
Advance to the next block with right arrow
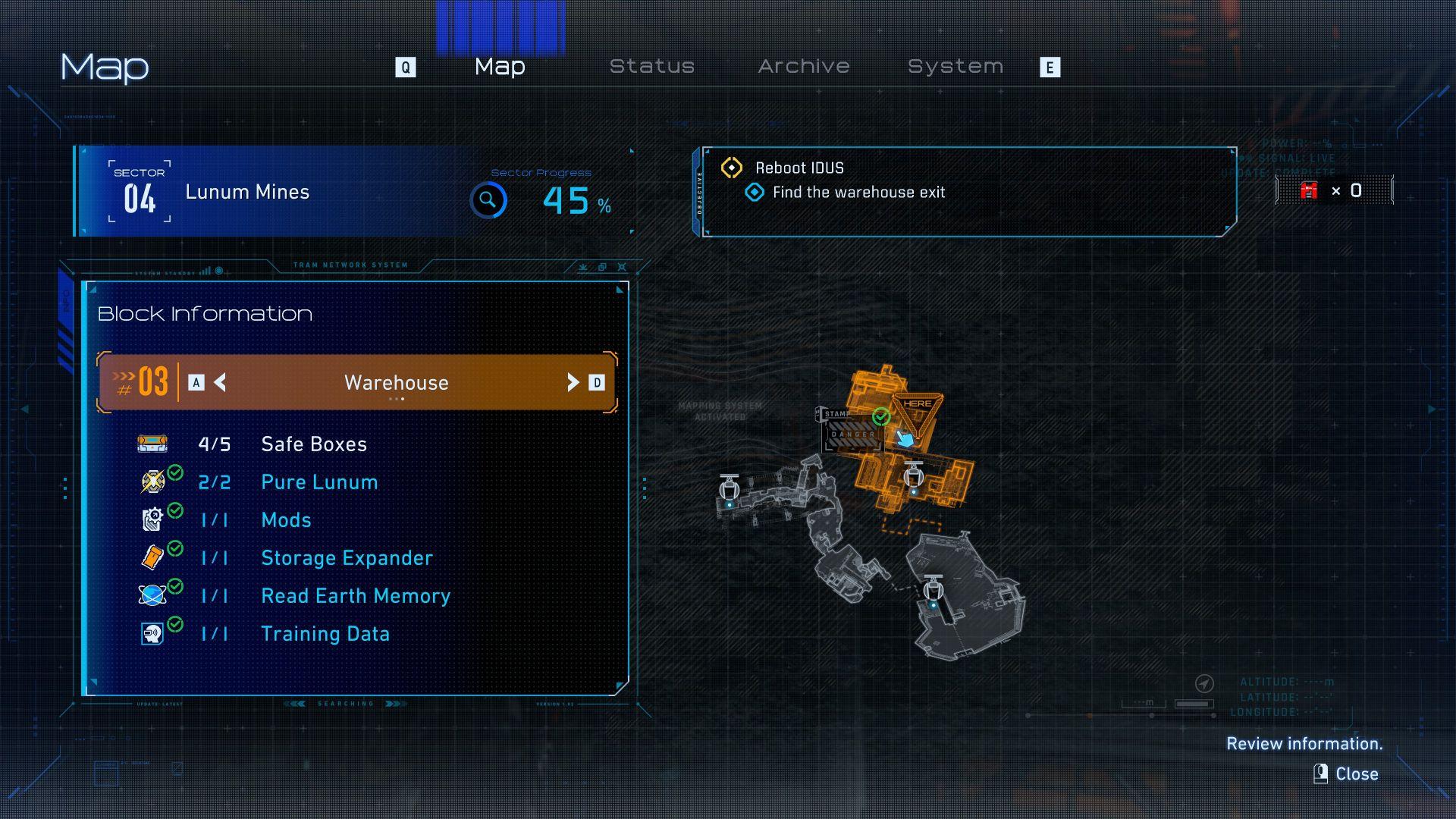pyautogui.click(x=573, y=383)
